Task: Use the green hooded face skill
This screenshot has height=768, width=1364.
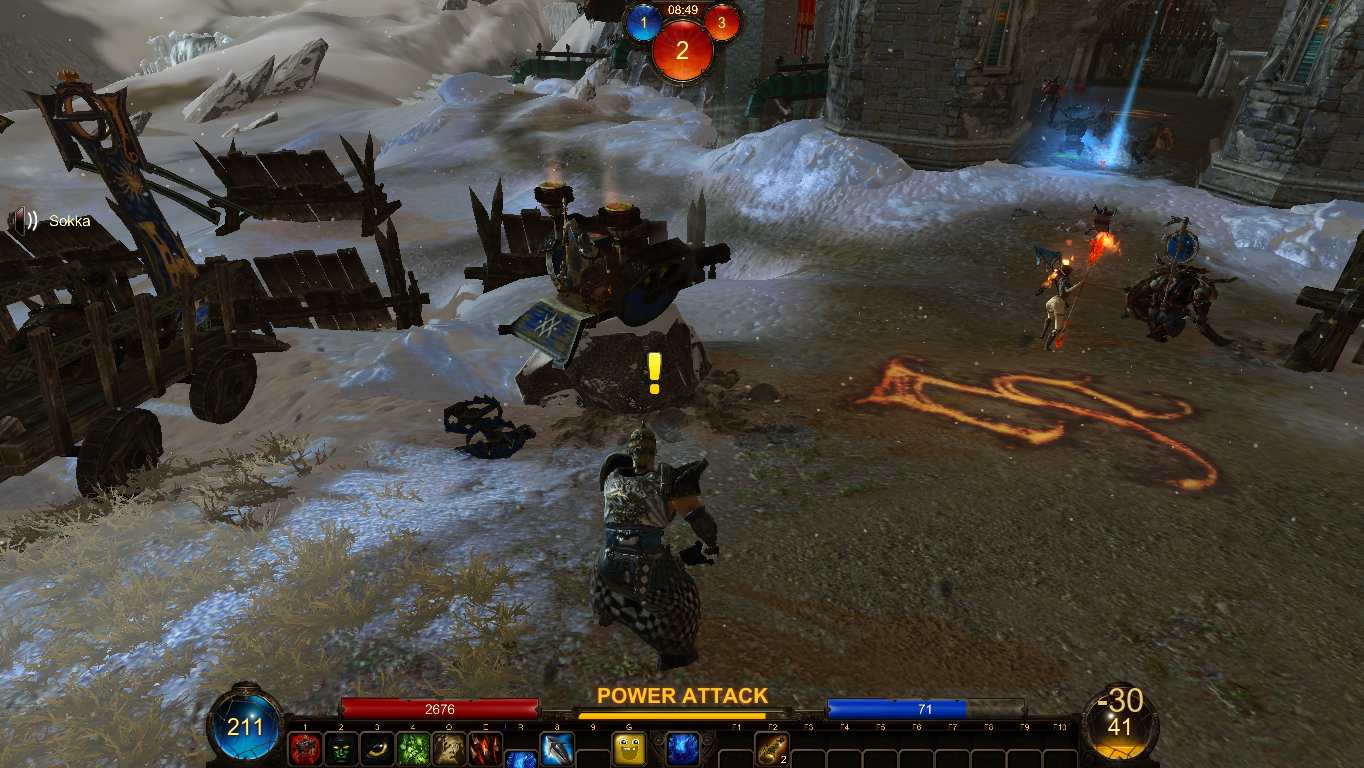Action: (341, 749)
